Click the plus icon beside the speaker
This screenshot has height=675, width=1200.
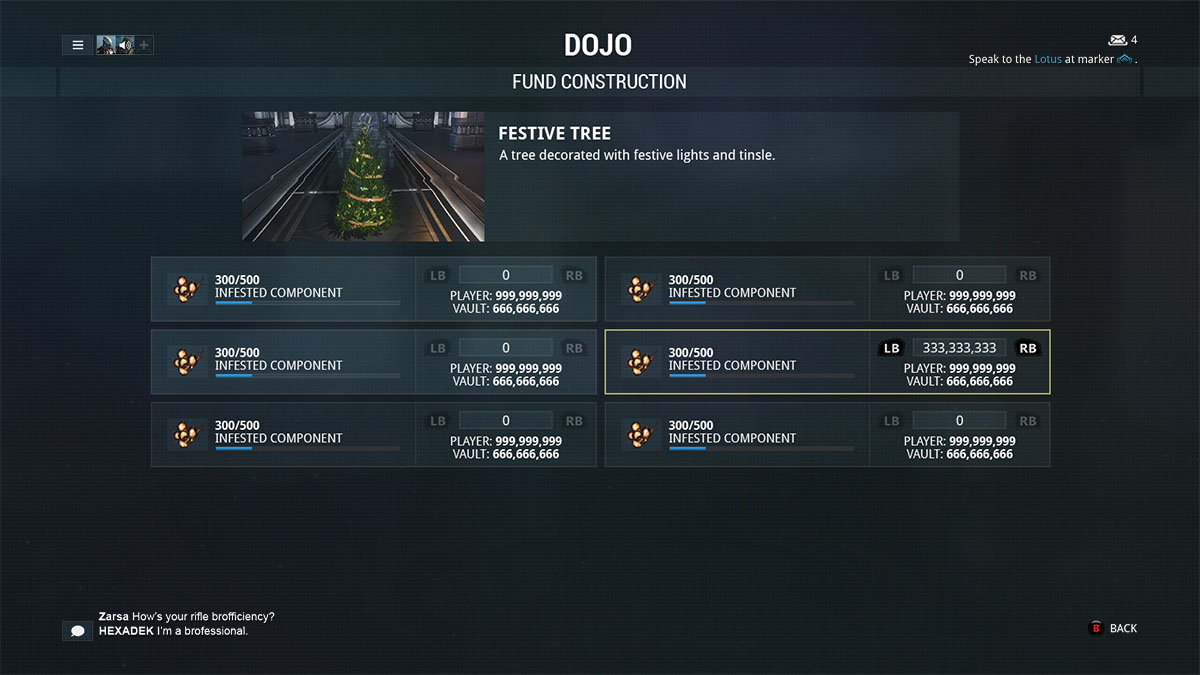click(x=144, y=45)
